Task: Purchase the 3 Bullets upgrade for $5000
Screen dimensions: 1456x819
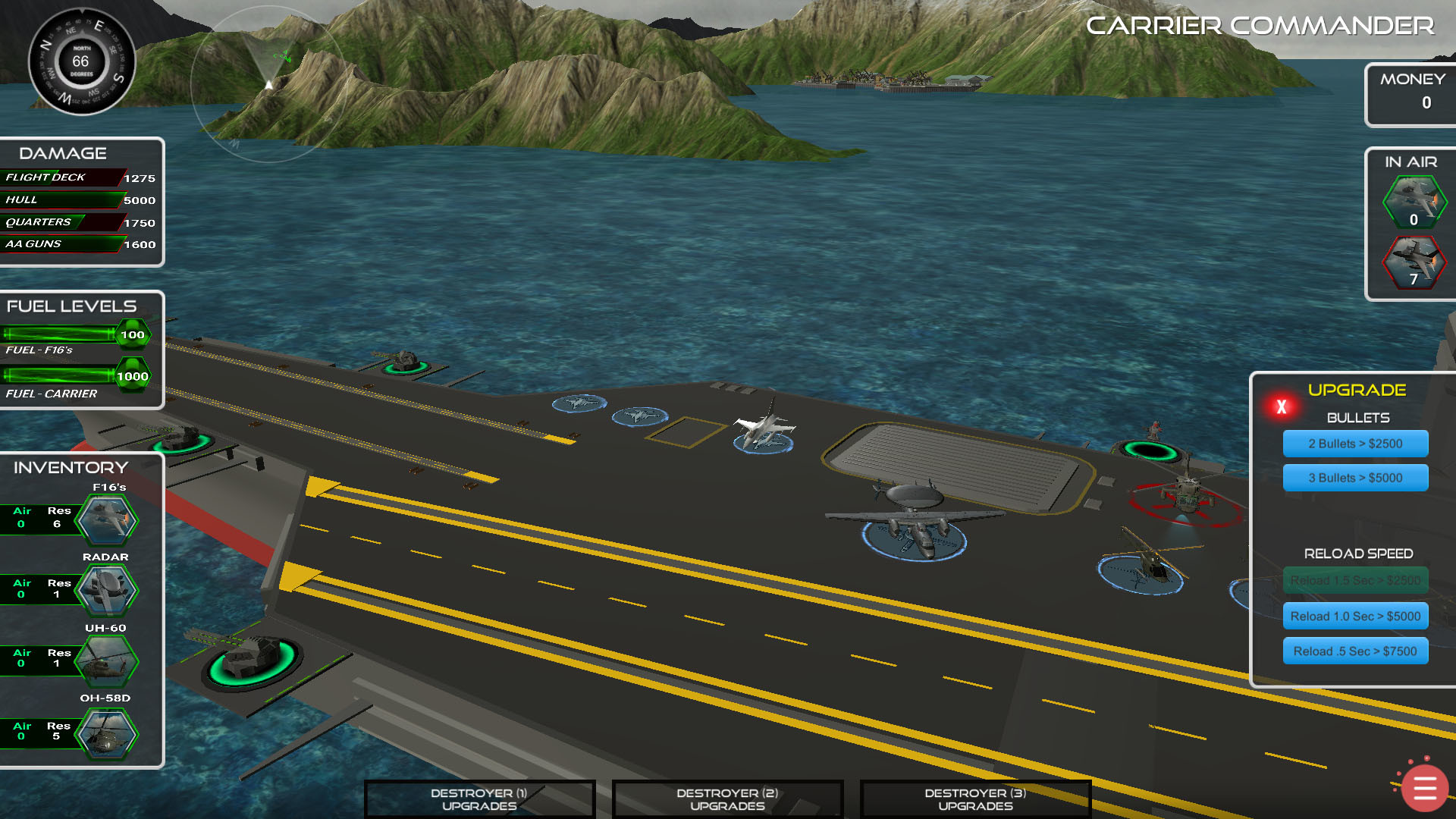Action: pos(1355,478)
